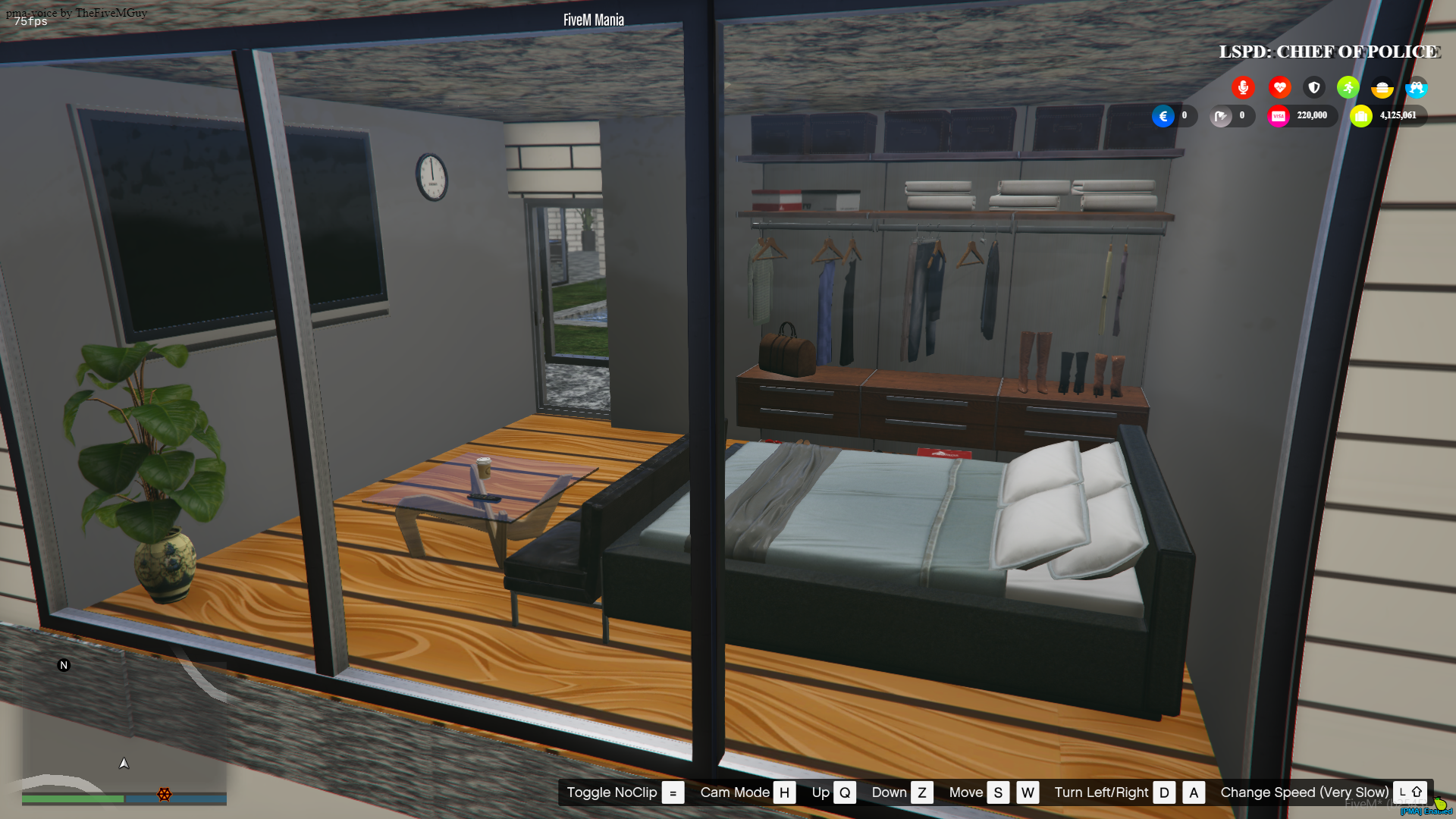
Task: Check thirst via the blue drinks icon
Action: click(x=1417, y=88)
